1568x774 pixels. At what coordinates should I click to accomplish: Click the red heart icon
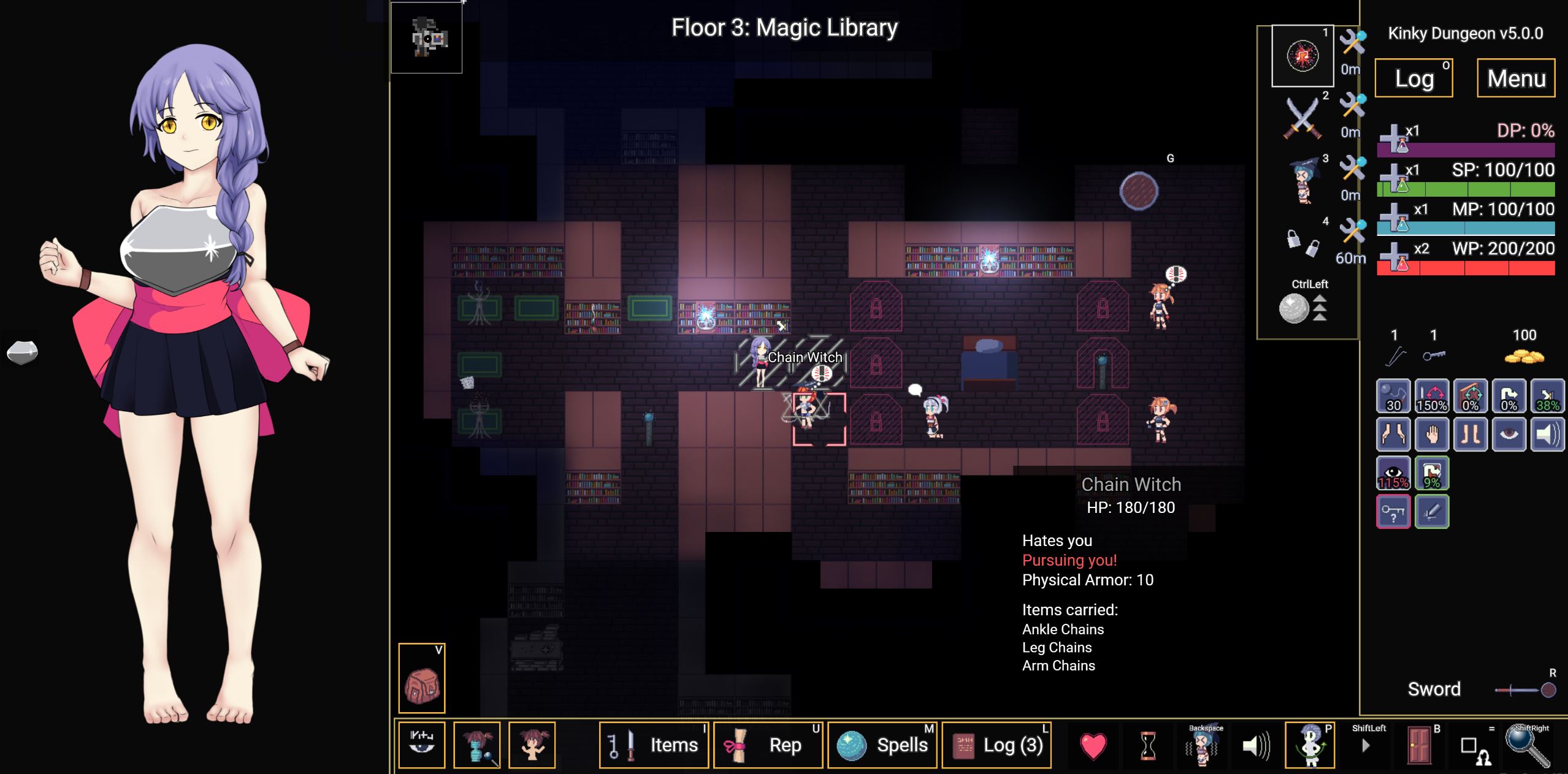(1093, 745)
